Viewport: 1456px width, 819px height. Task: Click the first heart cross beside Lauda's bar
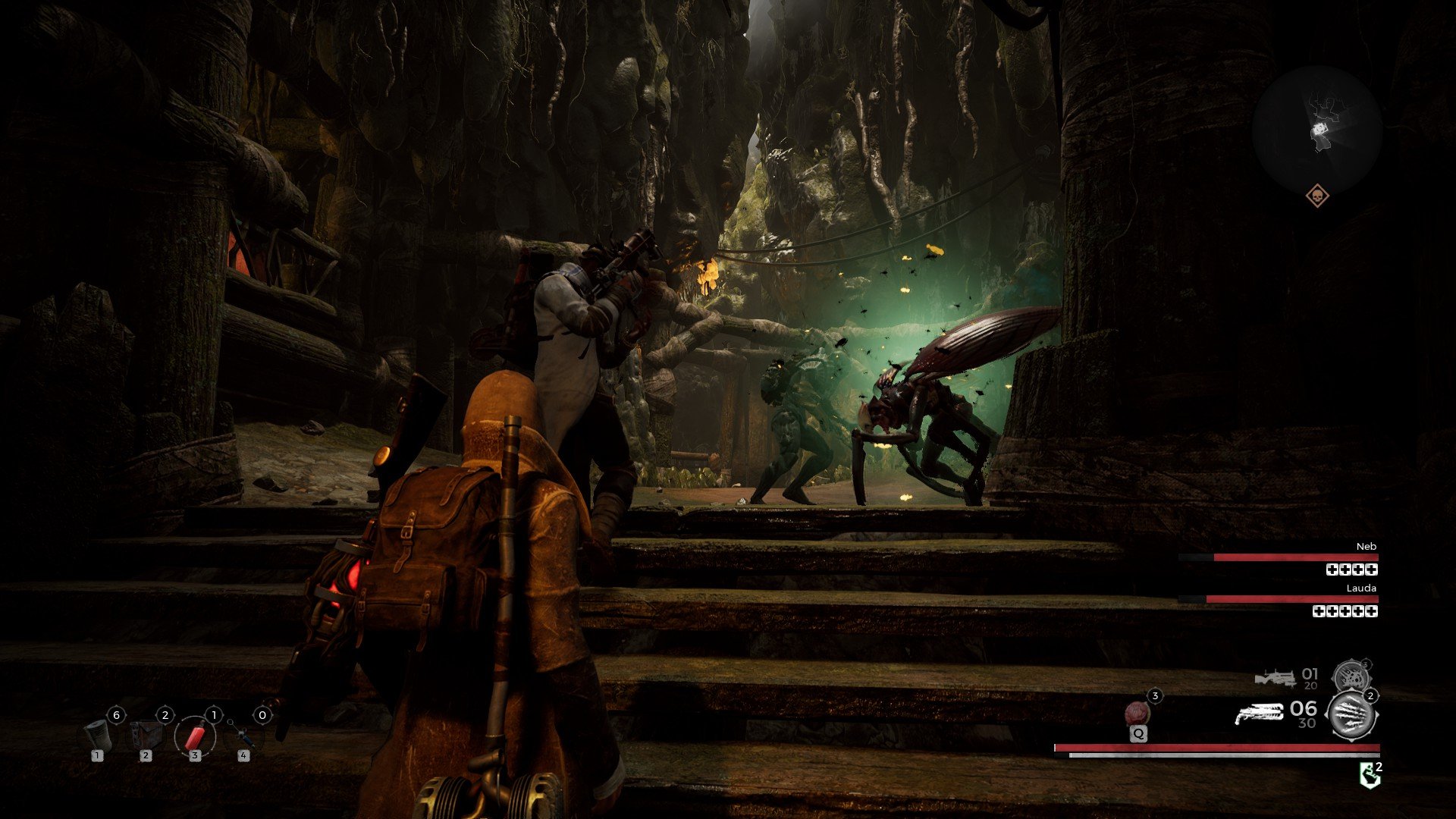(1319, 610)
